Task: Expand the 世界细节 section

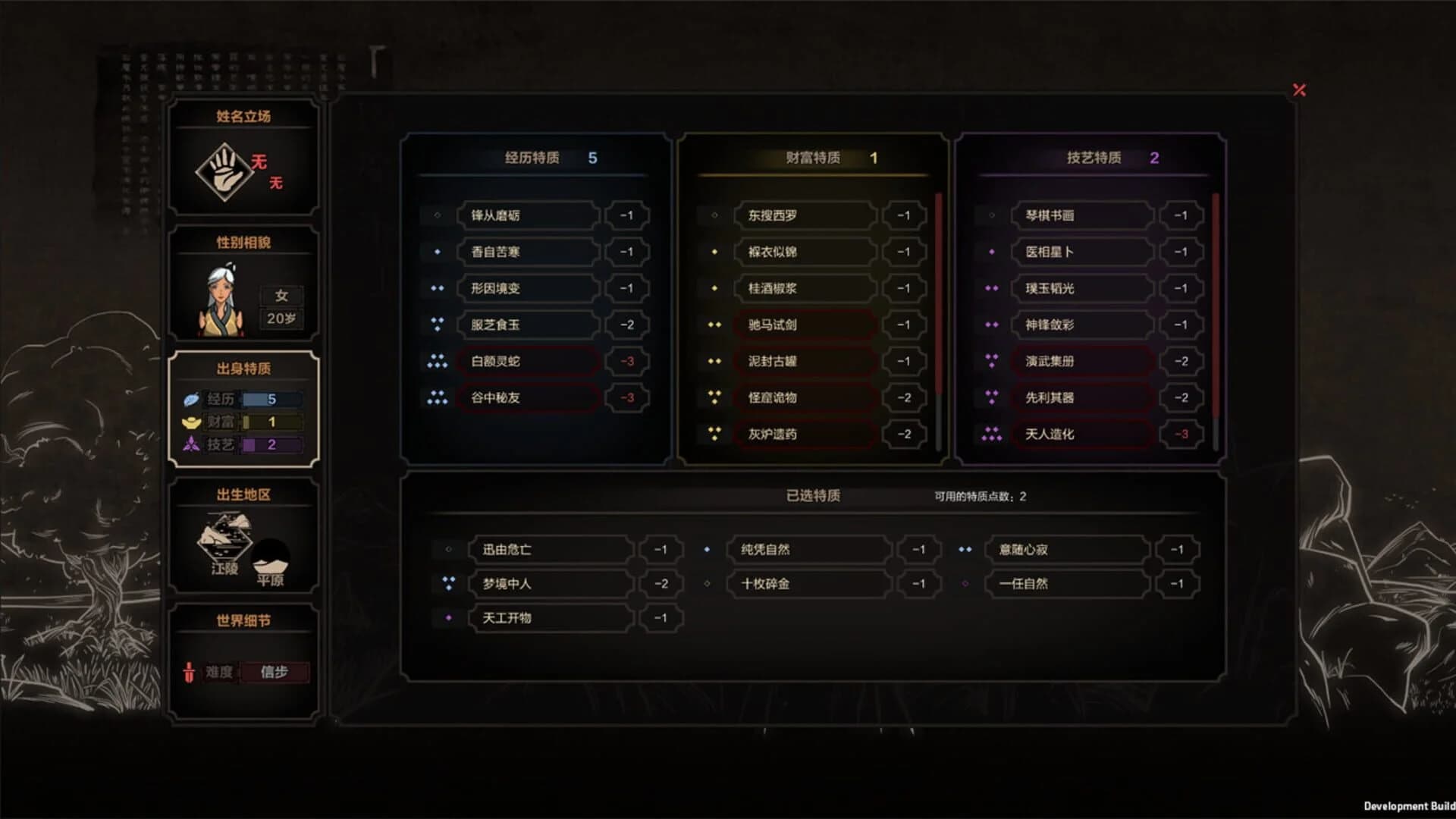Action: point(243,620)
